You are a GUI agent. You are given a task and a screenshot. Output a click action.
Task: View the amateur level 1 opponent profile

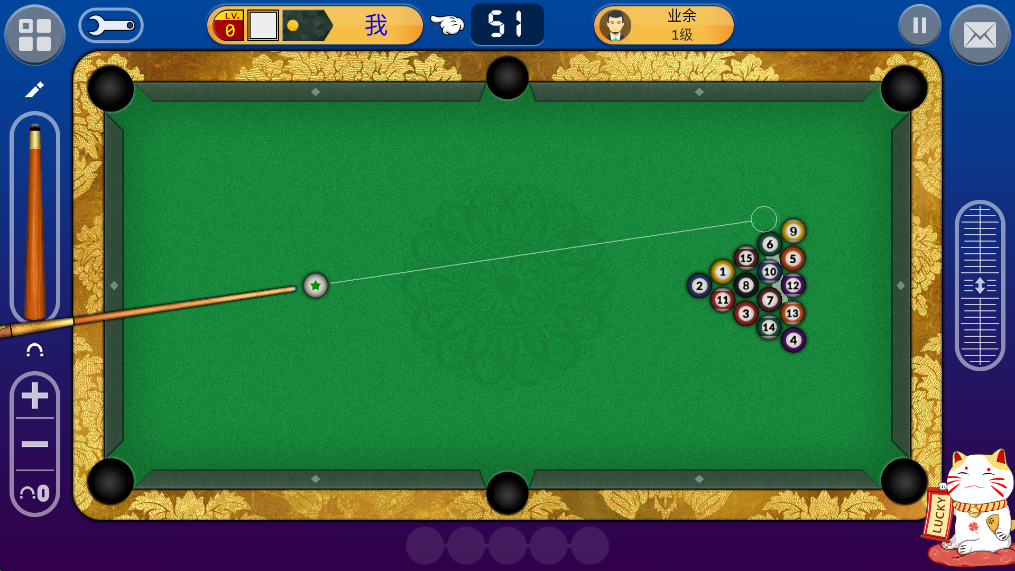664,25
